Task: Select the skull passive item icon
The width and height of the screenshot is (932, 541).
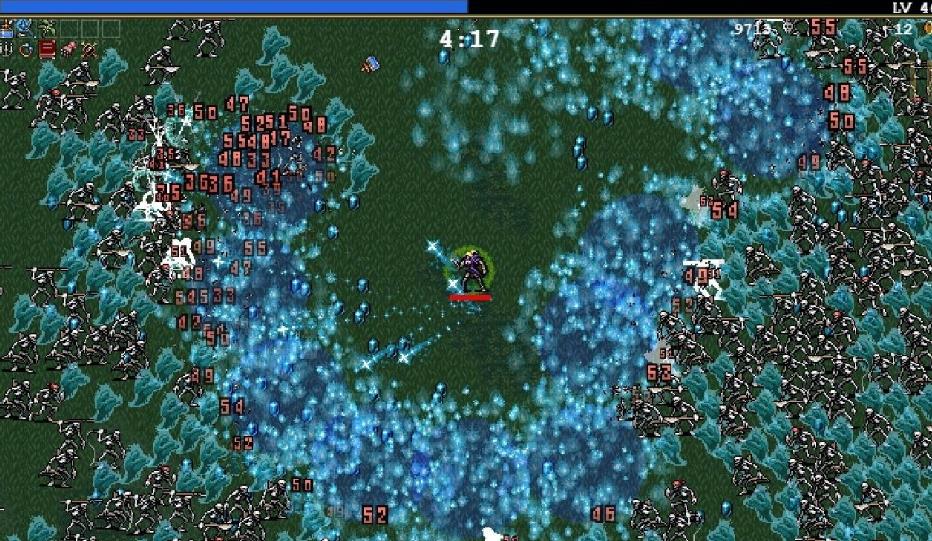Action: (89, 49)
